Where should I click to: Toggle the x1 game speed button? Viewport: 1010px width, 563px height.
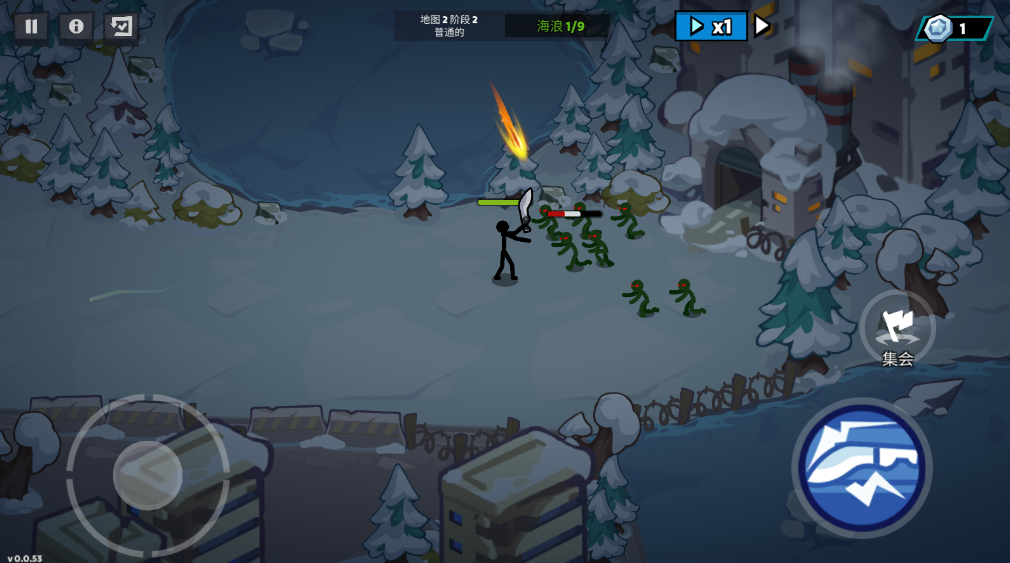point(711,26)
